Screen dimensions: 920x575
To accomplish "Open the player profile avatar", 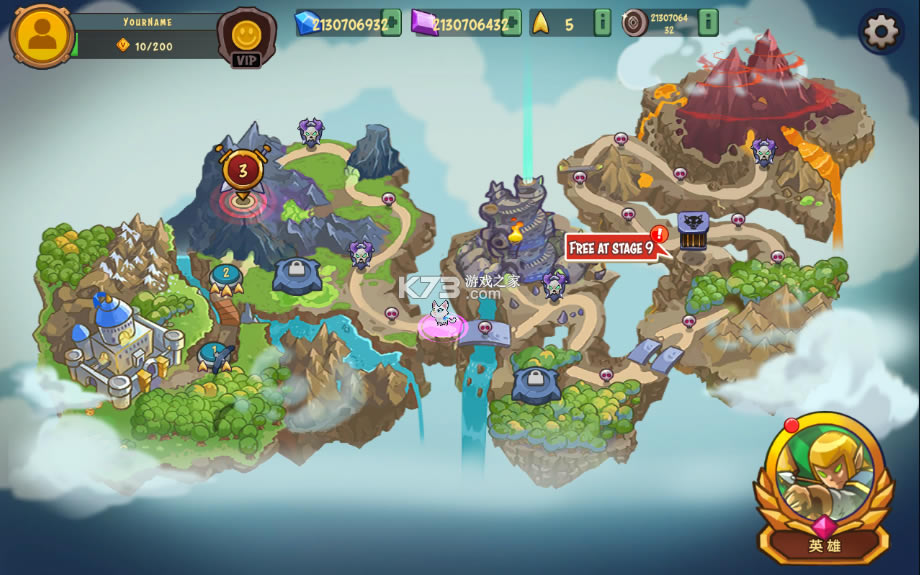I will pos(42,36).
